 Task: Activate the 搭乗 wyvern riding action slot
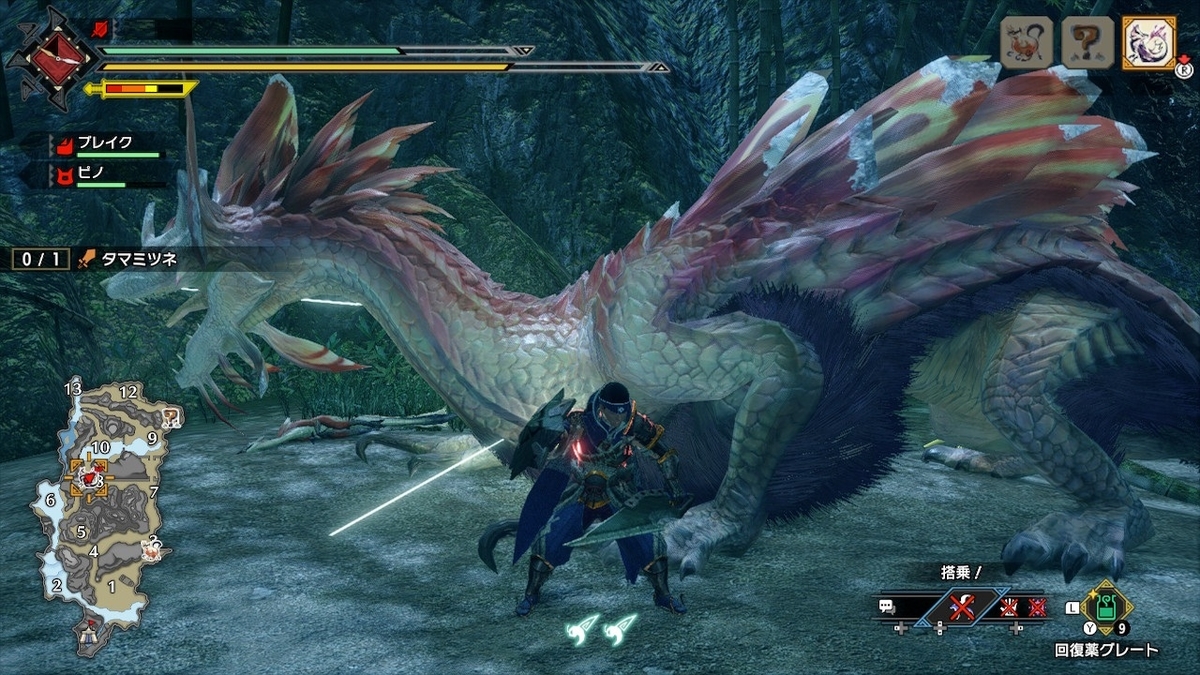point(961,606)
